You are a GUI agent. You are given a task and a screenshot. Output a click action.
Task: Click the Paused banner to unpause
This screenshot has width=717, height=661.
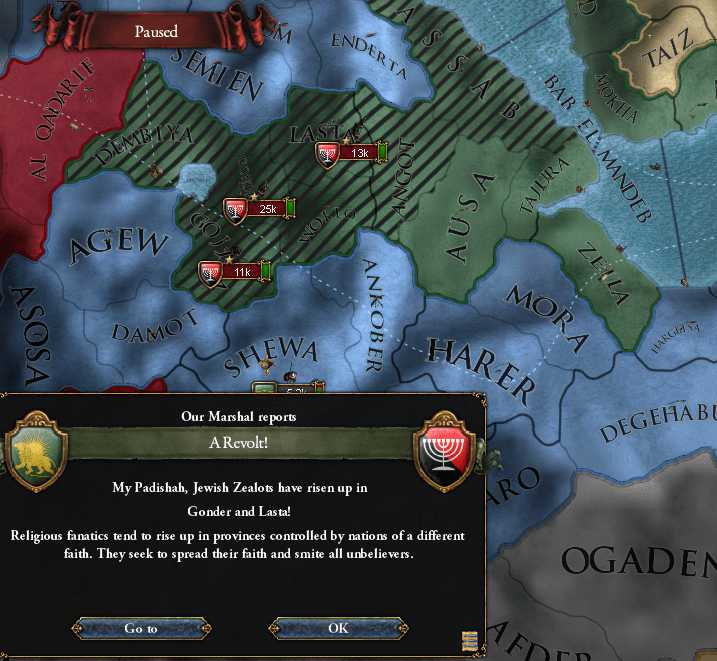156,32
